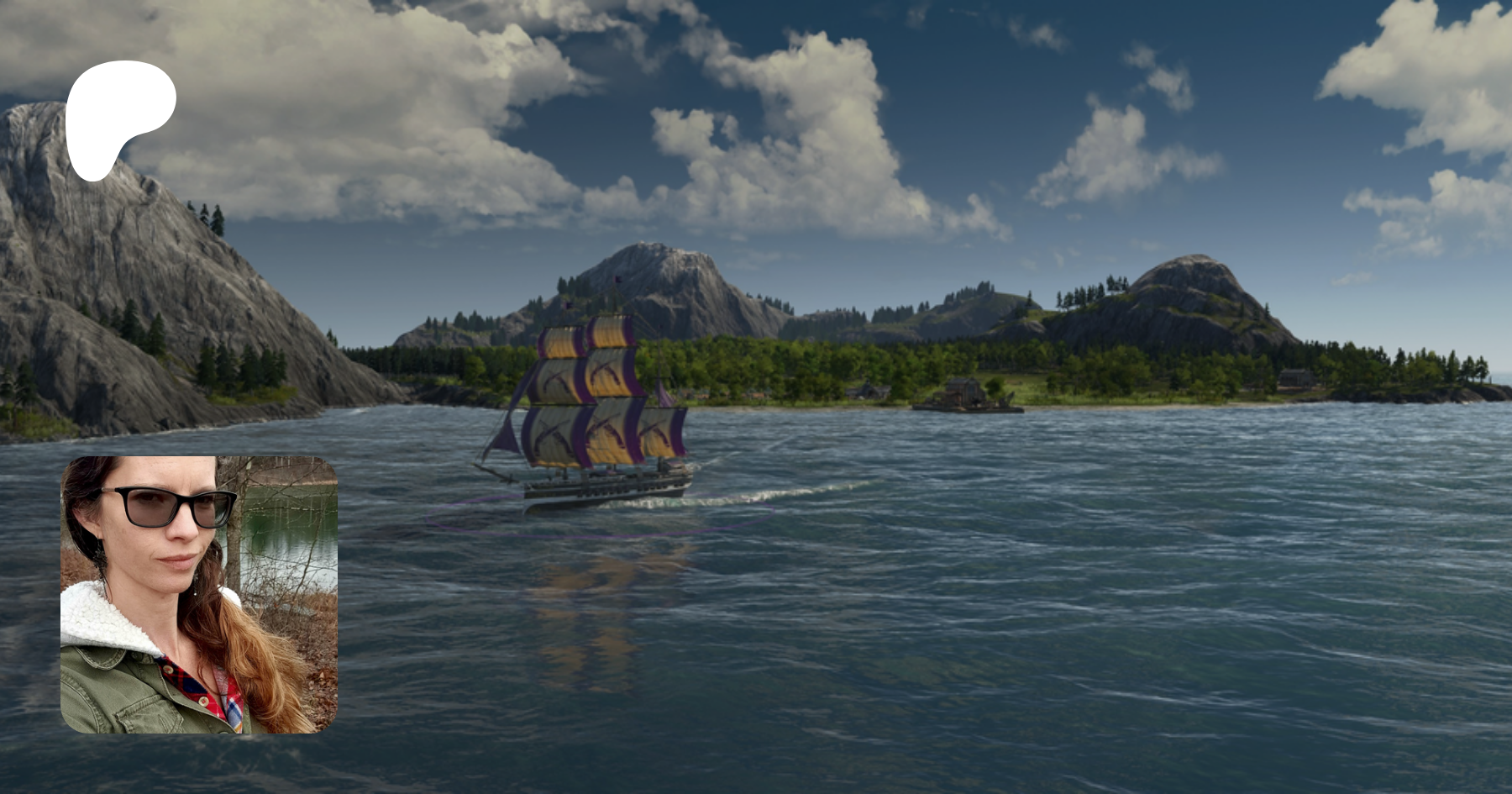The height and width of the screenshot is (794, 1512).
Task: Open the creator's profile photo thumbnail
Action: pos(199,595)
